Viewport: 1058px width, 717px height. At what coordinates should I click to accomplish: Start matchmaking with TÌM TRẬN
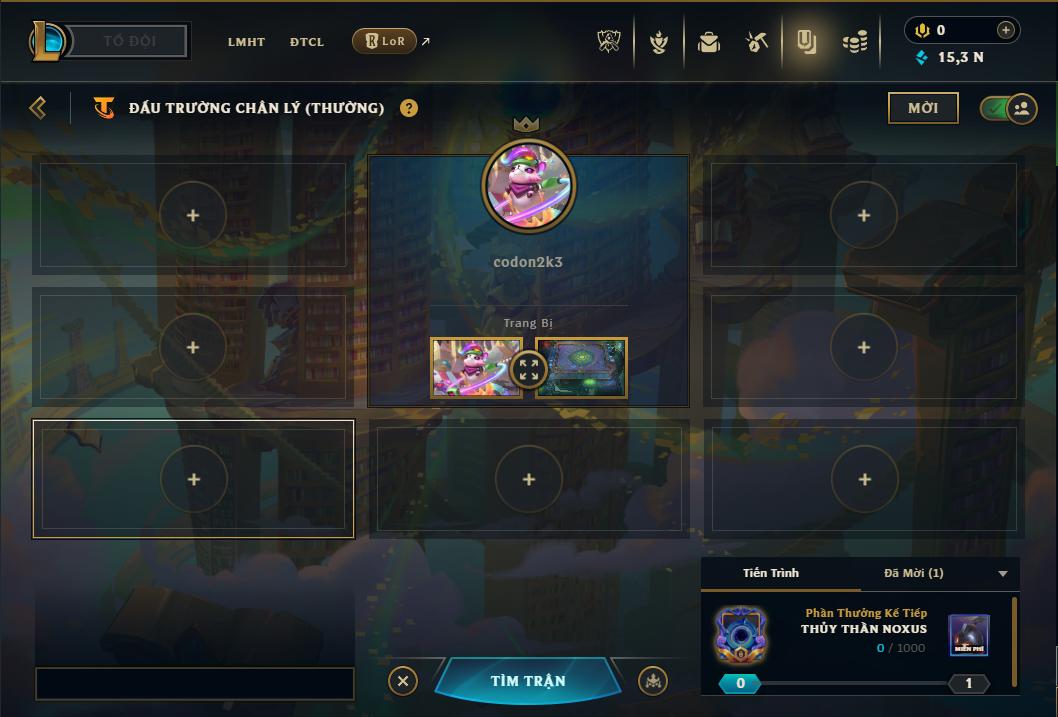click(528, 681)
